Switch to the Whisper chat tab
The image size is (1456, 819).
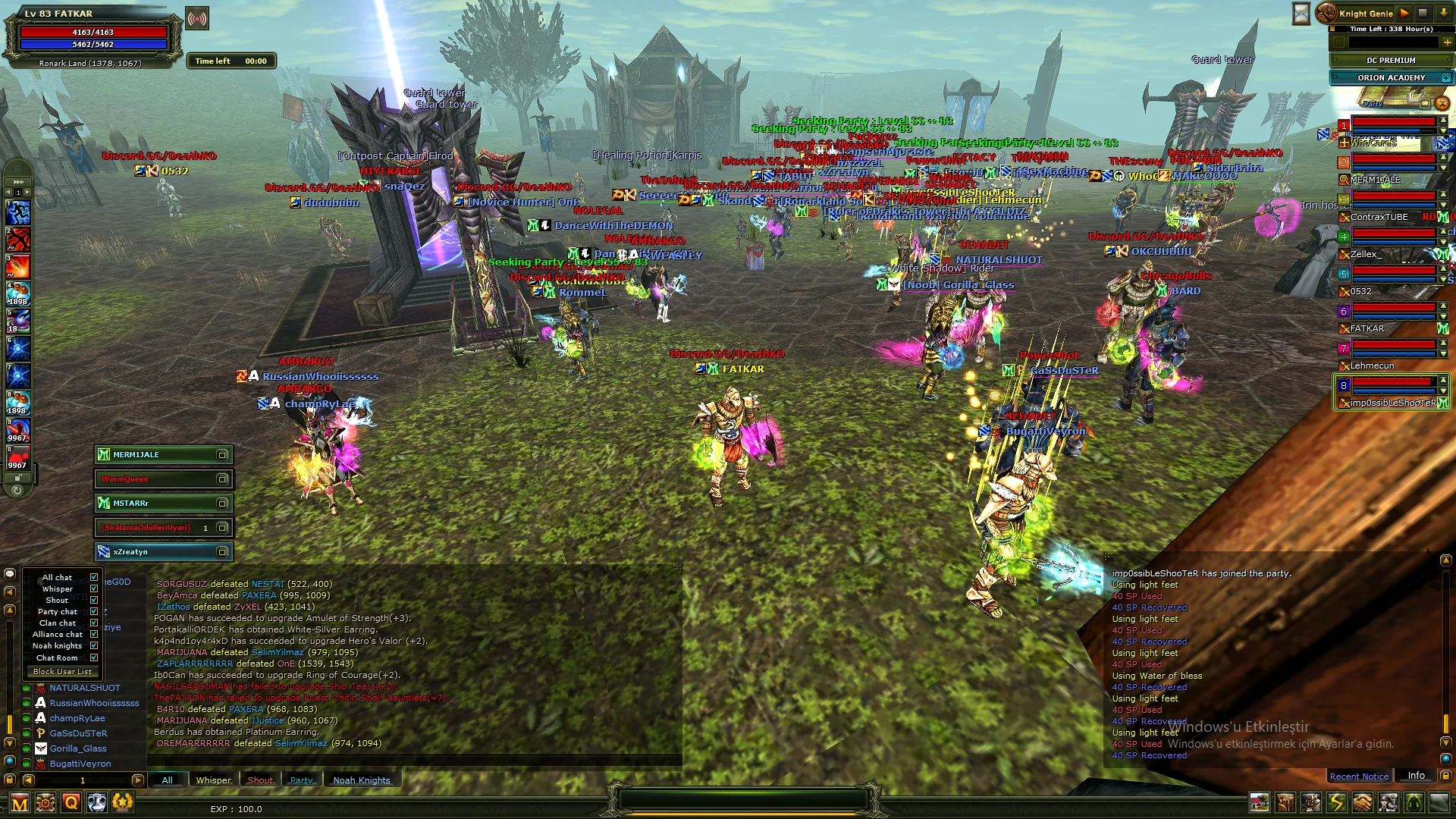pyautogui.click(x=213, y=780)
